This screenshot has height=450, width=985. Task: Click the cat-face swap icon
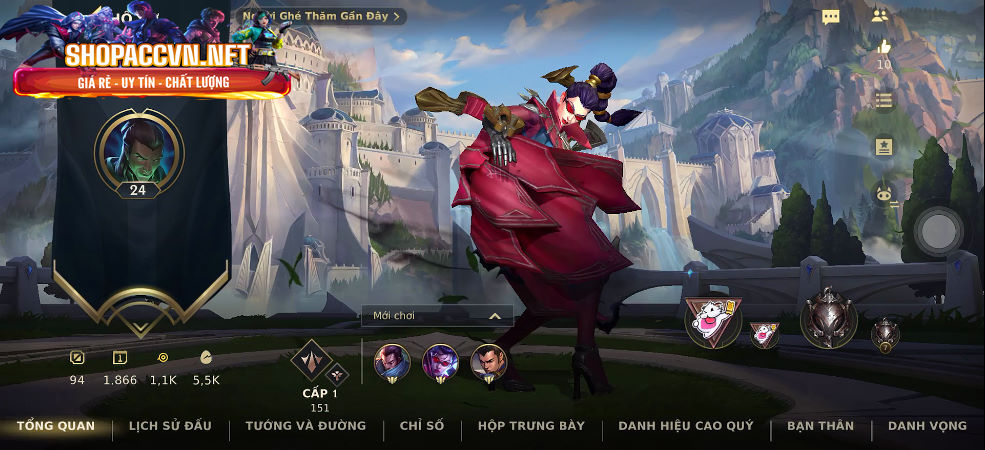(883, 194)
